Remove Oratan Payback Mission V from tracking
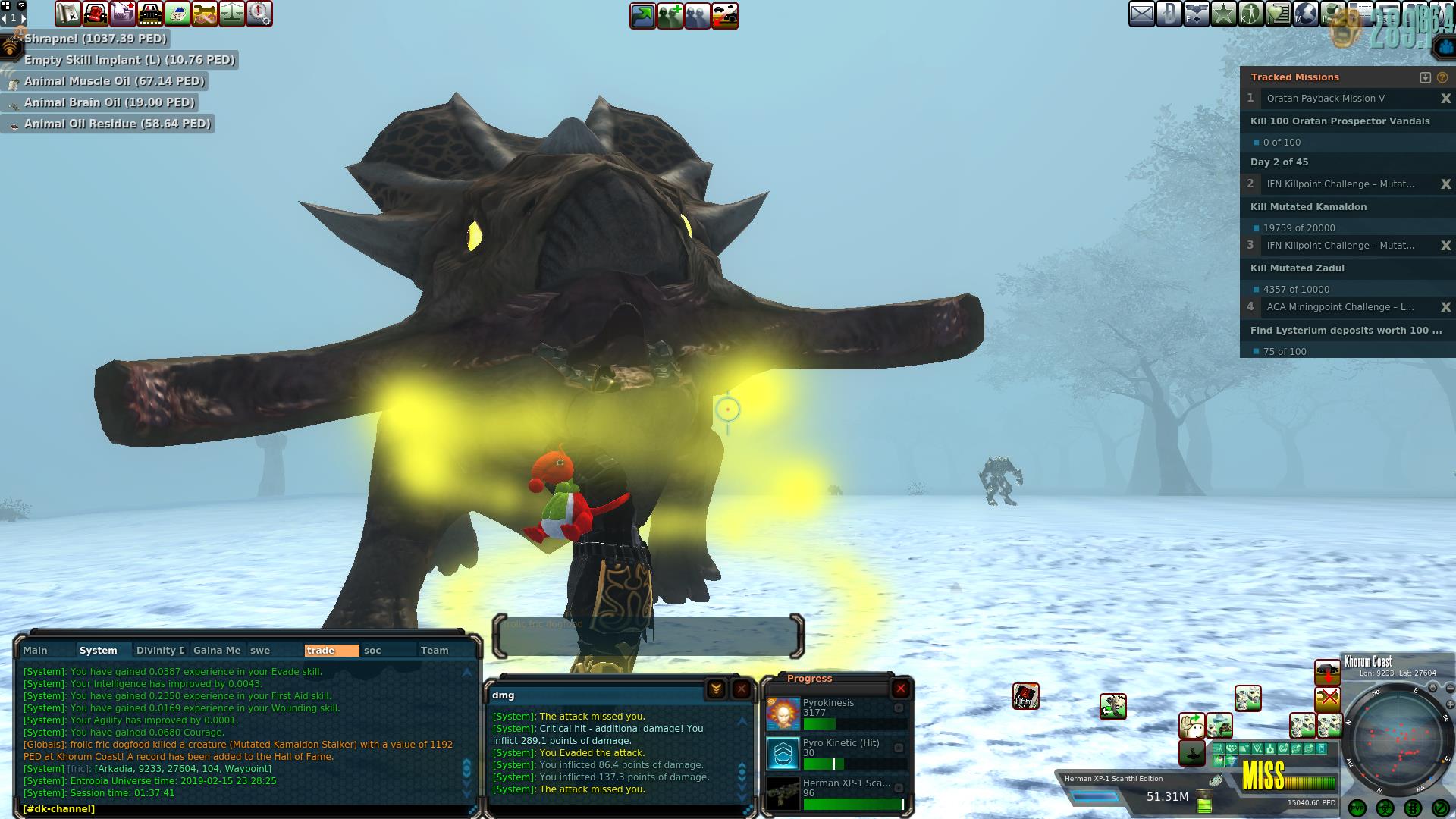 (x=1445, y=99)
